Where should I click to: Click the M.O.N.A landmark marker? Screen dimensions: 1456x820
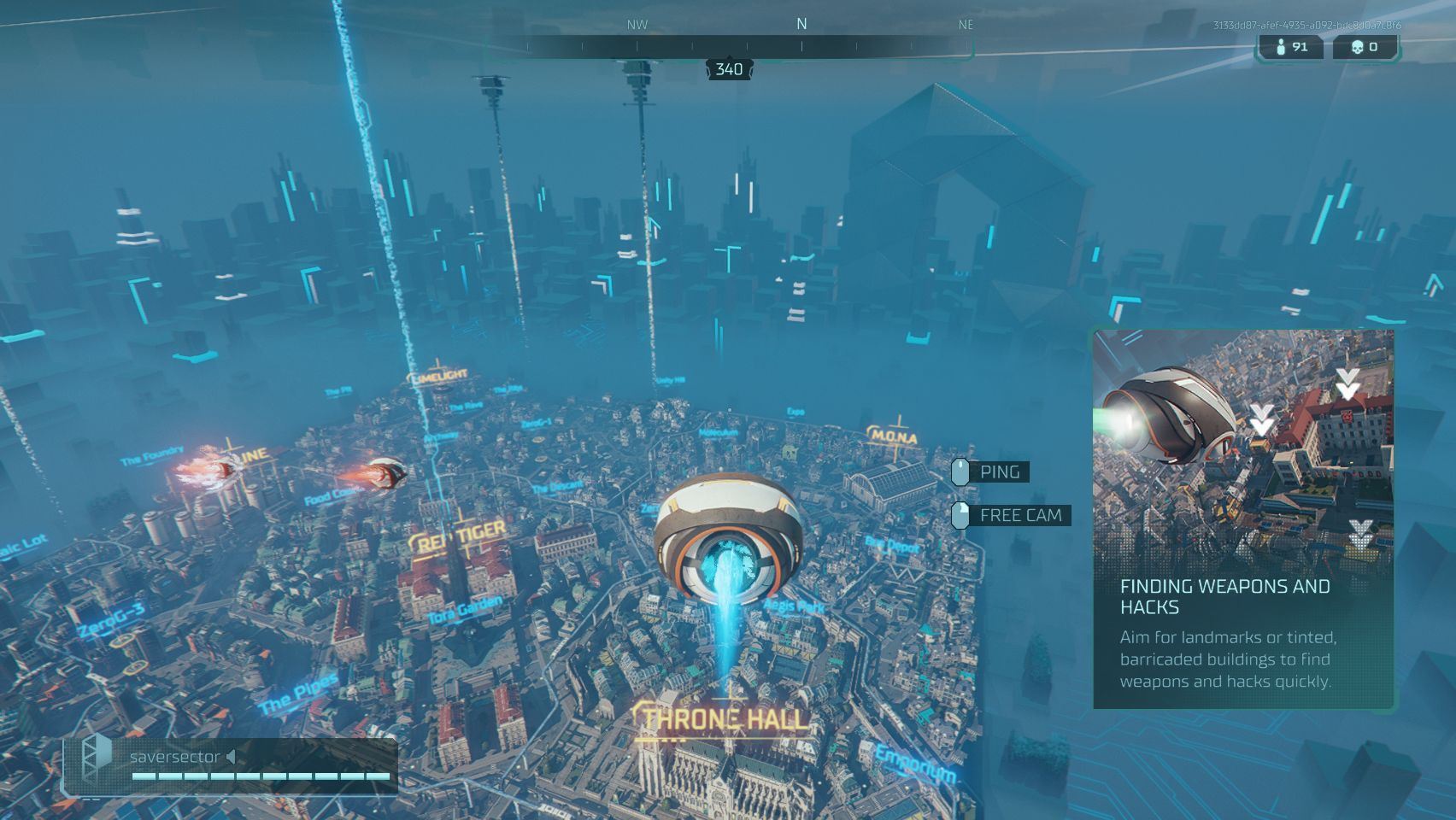click(894, 436)
